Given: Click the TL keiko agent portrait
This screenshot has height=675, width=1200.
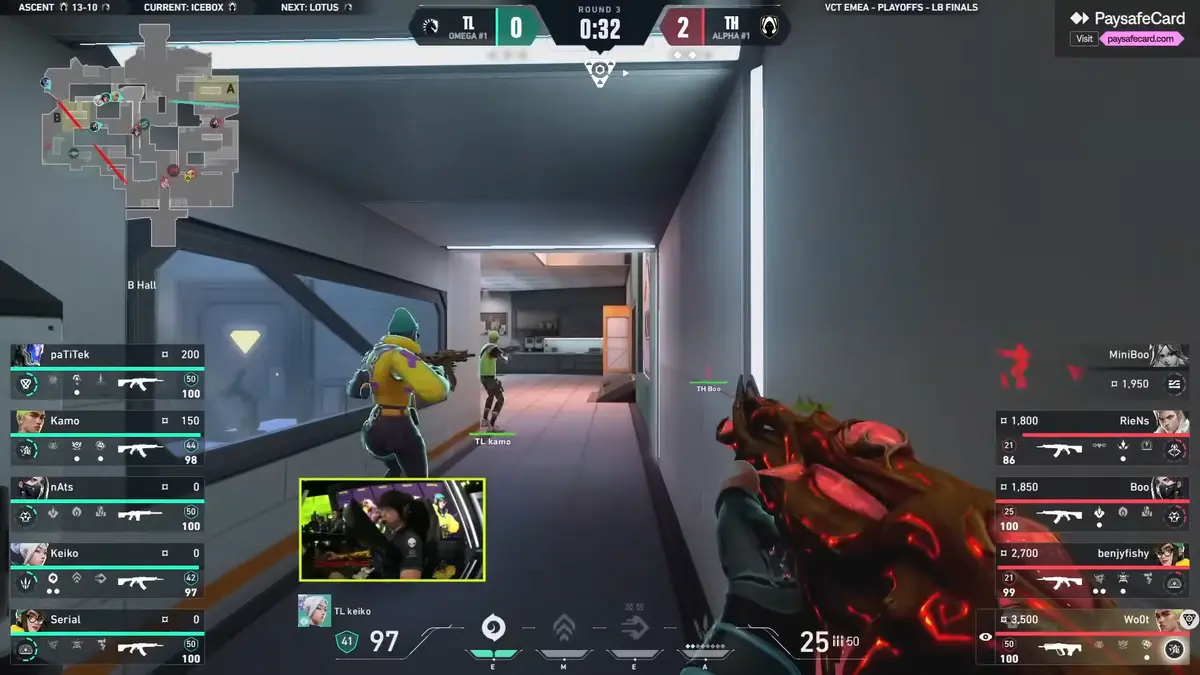Looking at the screenshot, I should coord(314,611).
